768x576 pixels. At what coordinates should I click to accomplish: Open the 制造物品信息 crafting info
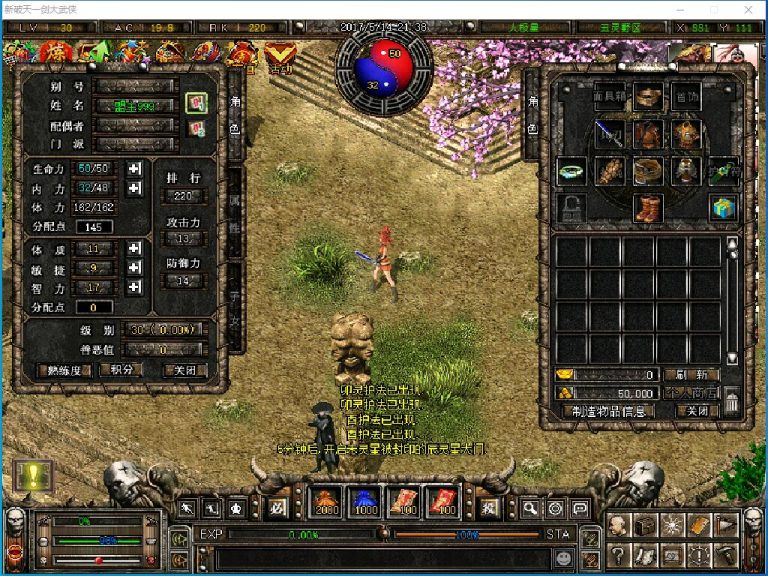click(607, 411)
